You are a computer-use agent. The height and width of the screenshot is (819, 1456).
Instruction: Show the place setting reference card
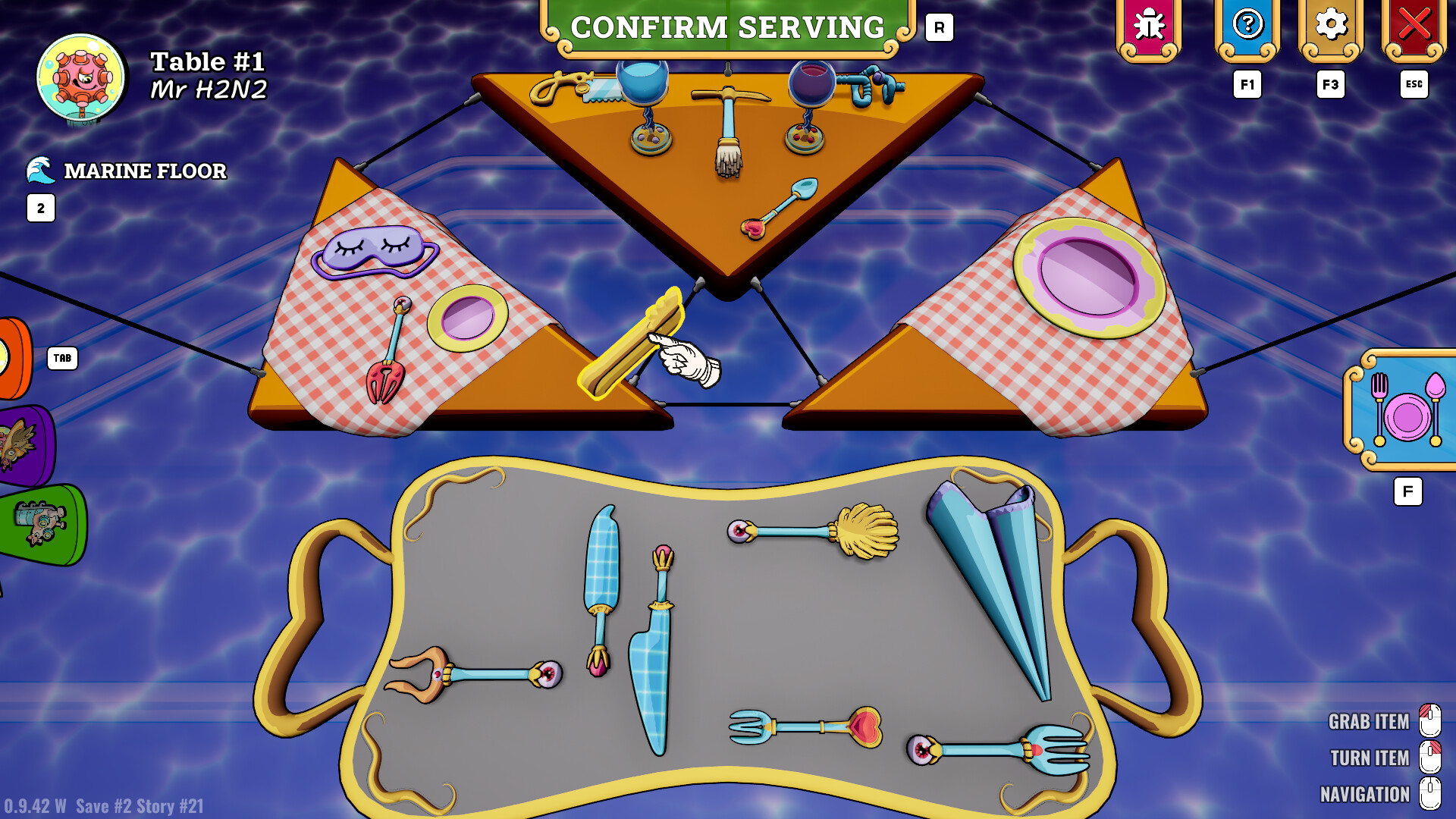[x=1405, y=411]
